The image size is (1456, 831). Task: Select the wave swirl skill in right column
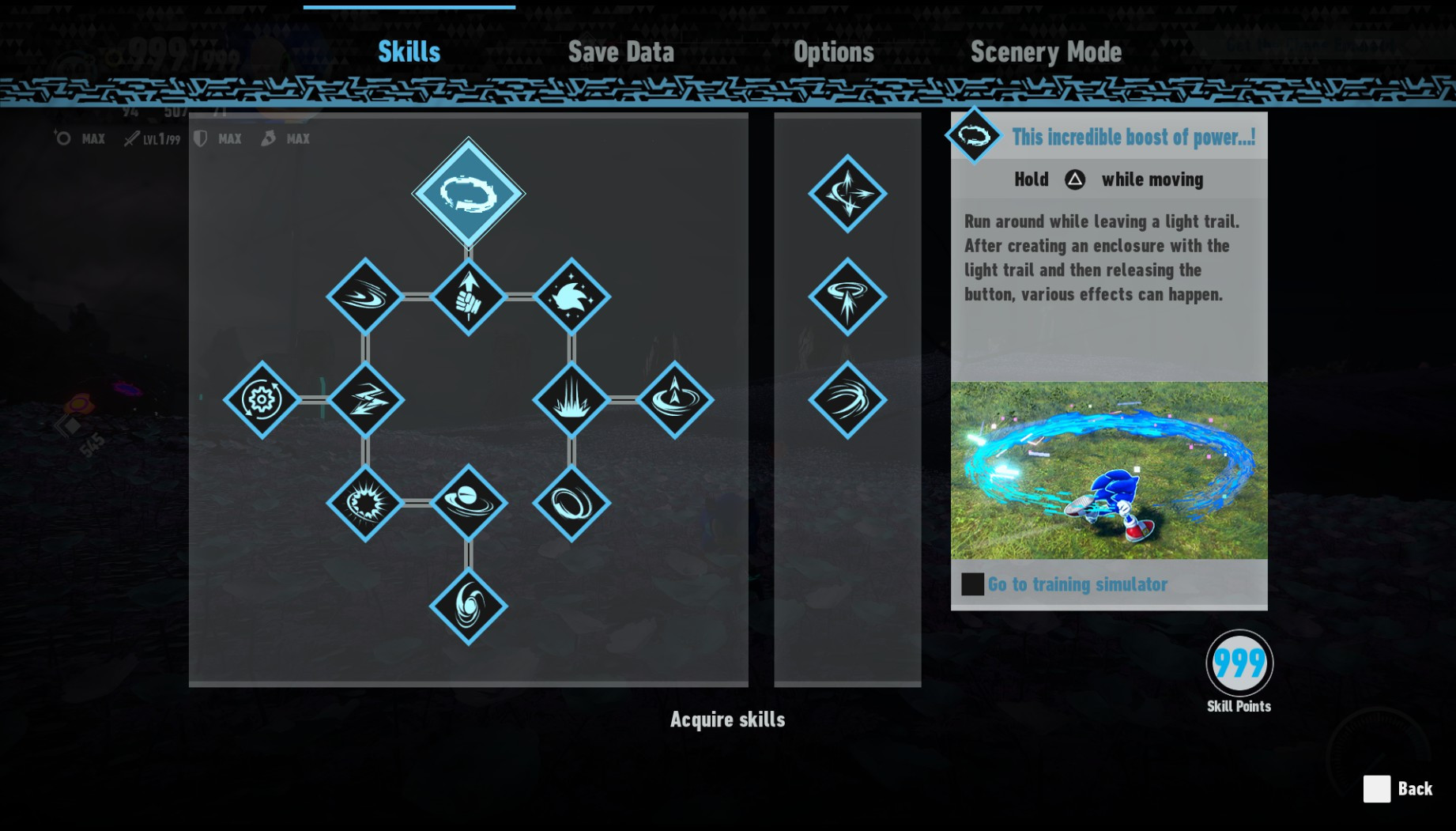848,399
